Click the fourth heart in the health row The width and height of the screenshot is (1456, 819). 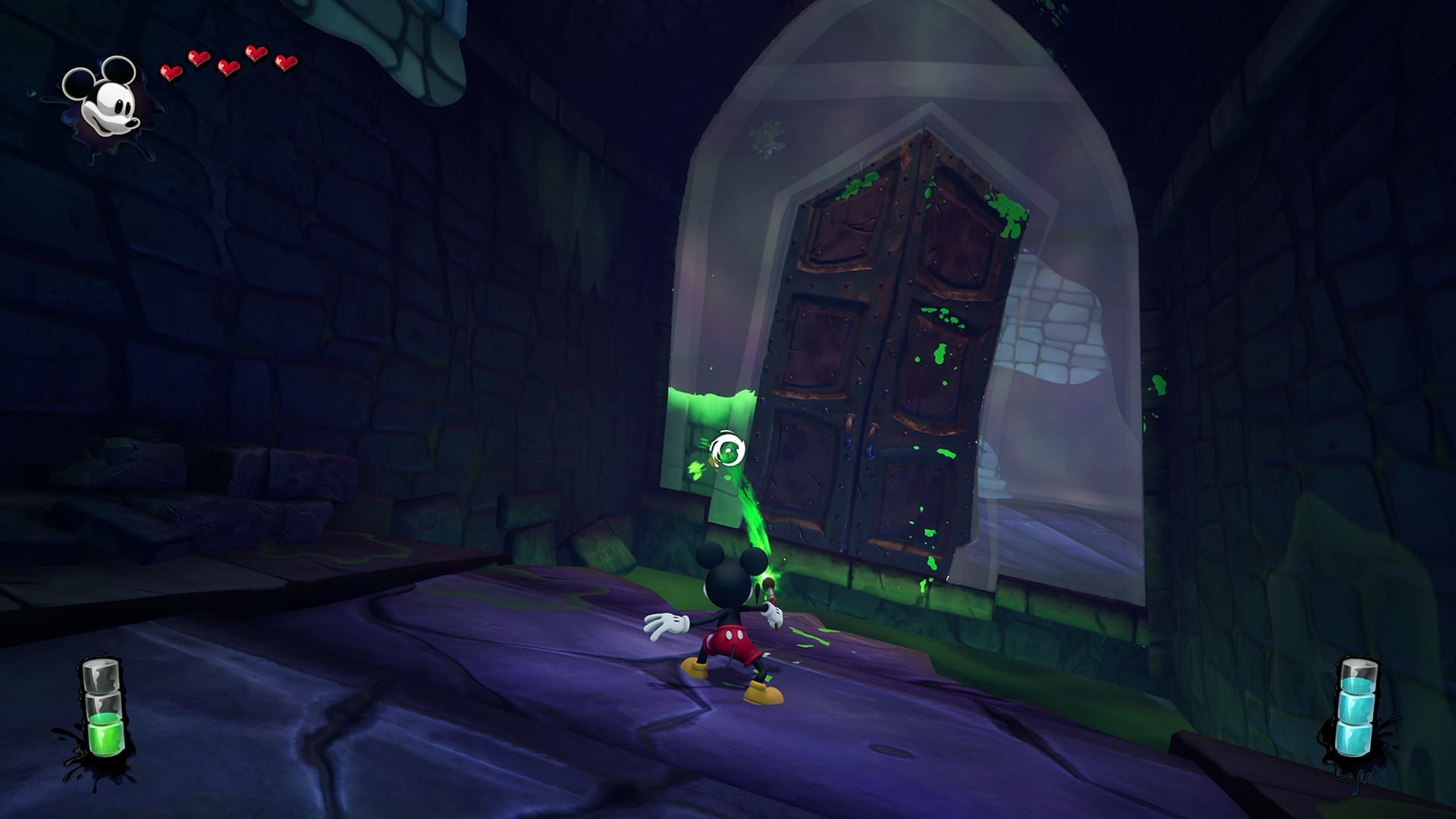point(256,53)
